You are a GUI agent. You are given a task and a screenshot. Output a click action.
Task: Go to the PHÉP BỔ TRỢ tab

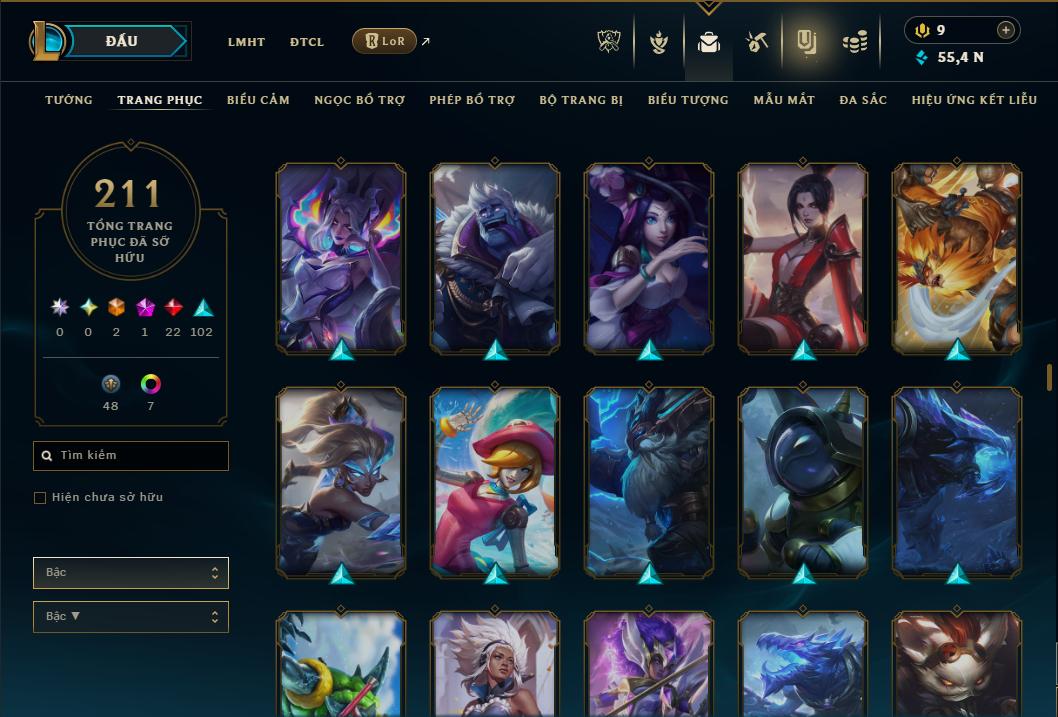pyautogui.click(x=472, y=100)
